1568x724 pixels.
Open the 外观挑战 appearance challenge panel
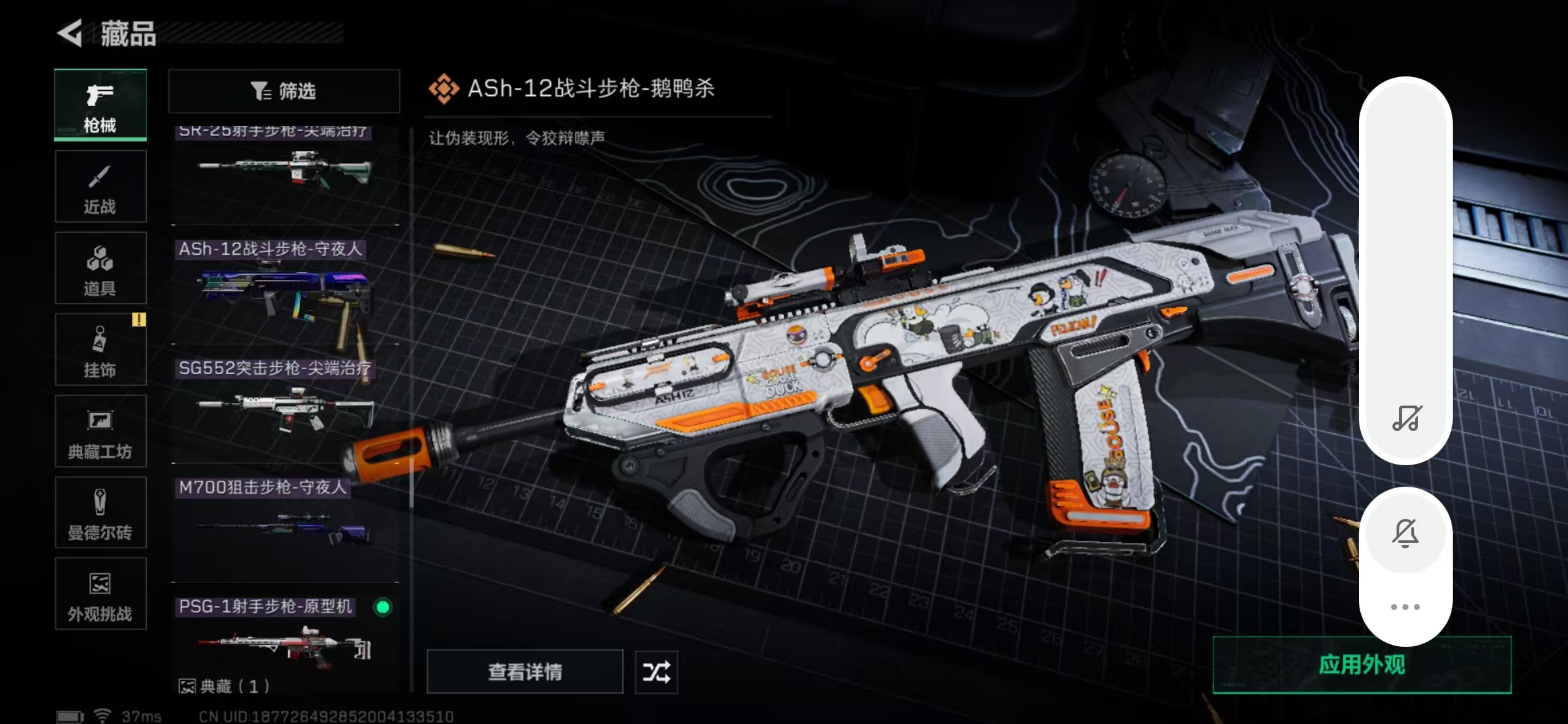tap(99, 595)
